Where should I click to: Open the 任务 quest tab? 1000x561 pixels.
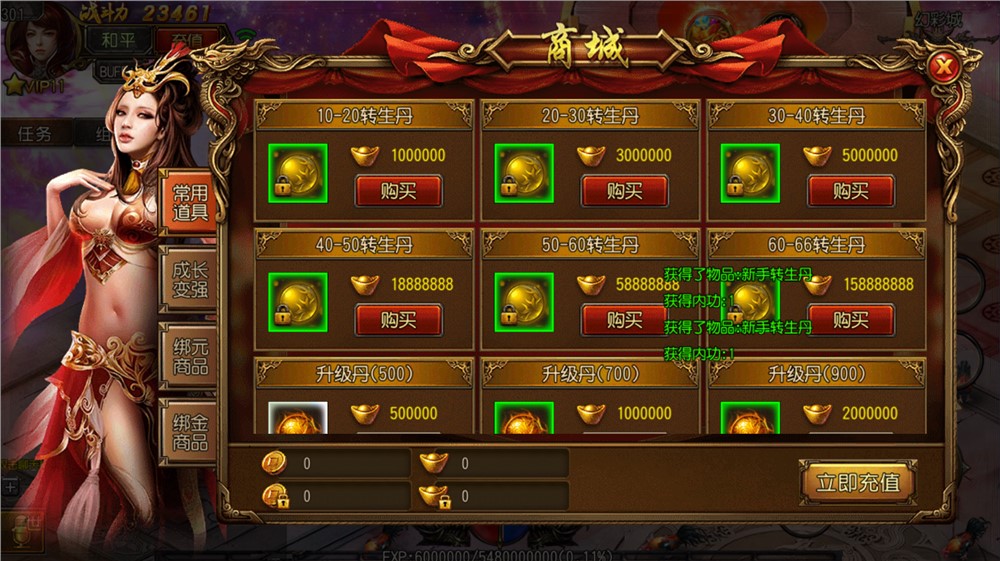(34, 134)
